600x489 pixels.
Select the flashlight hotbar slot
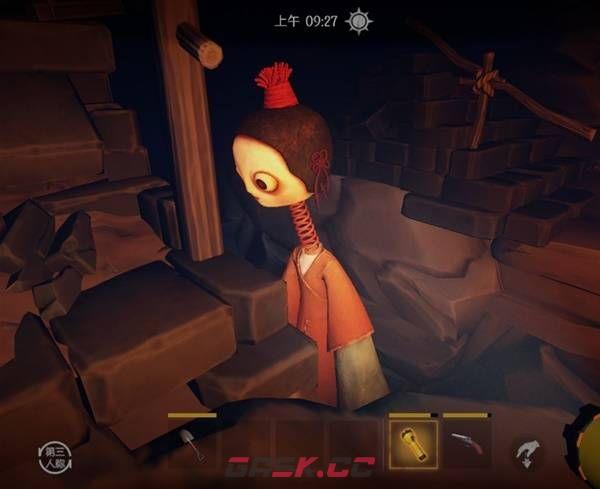point(412,441)
